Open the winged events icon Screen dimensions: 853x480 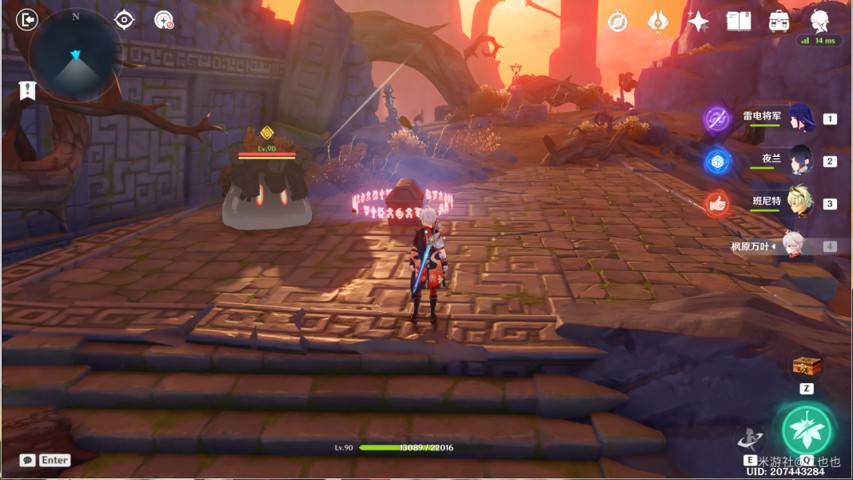click(x=657, y=21)
